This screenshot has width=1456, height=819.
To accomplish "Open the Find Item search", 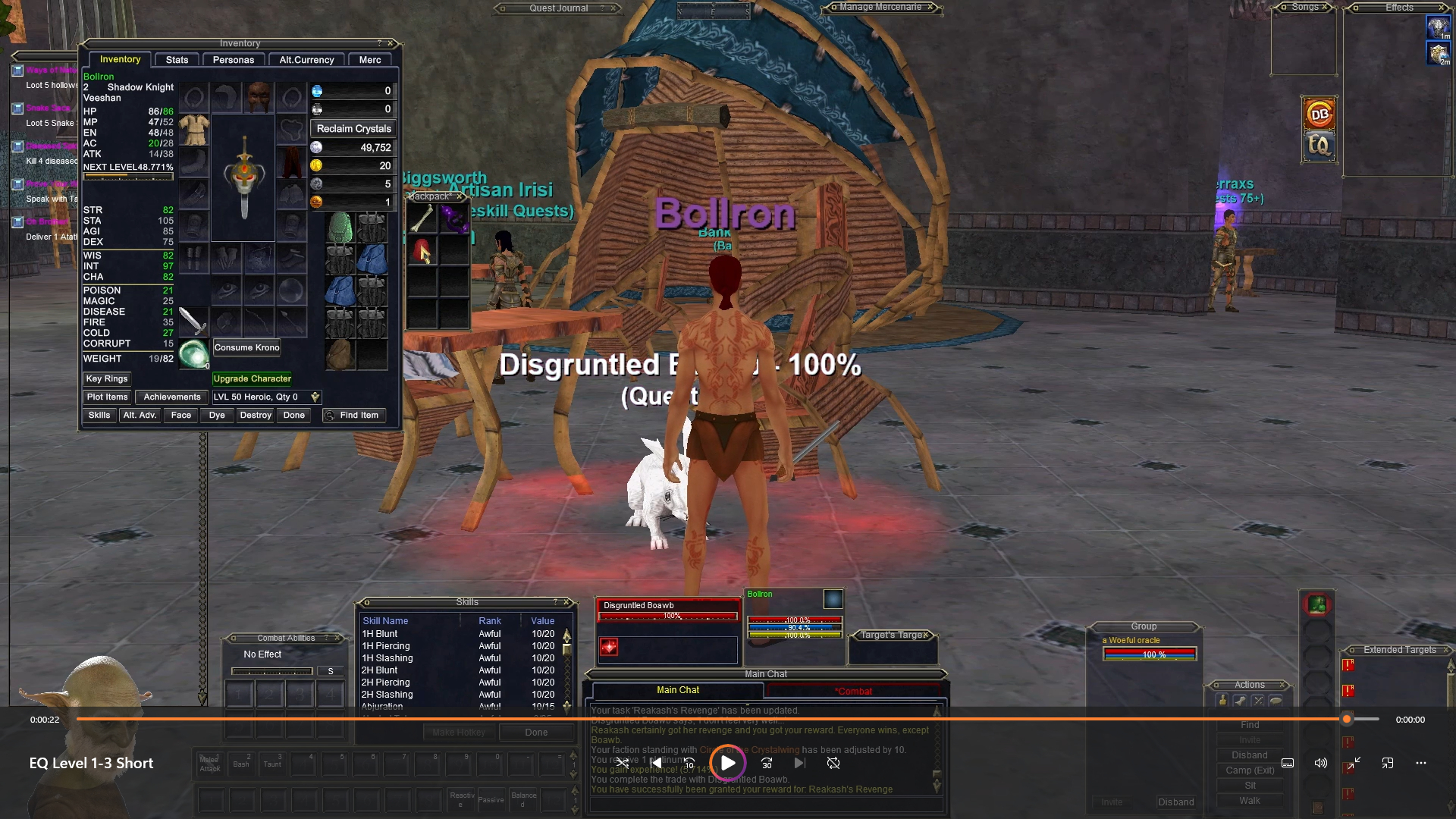I will pos(353,416).
